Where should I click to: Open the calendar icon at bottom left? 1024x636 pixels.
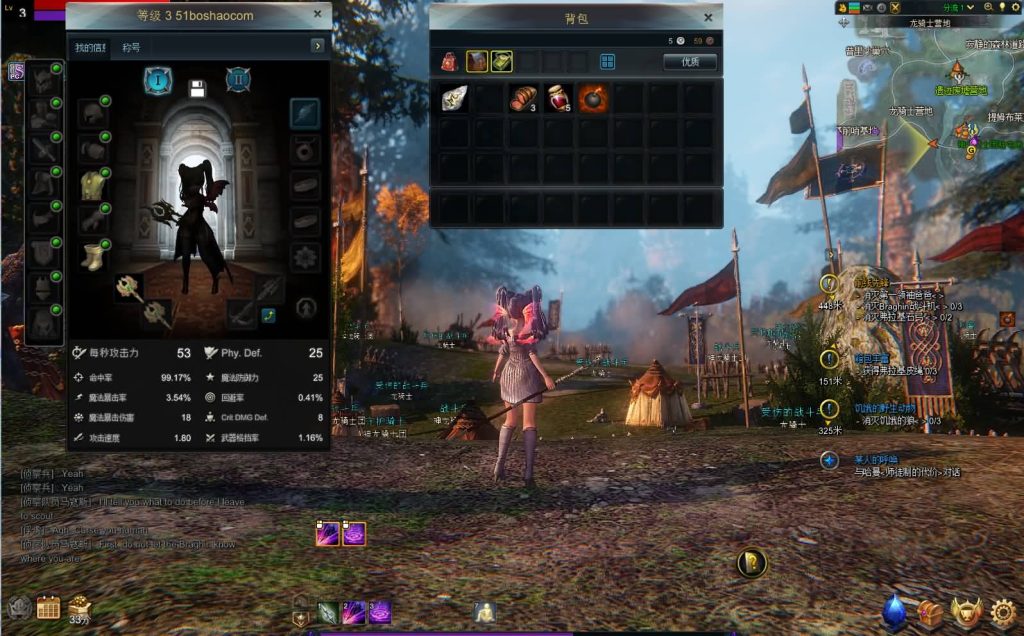[48, 607]
